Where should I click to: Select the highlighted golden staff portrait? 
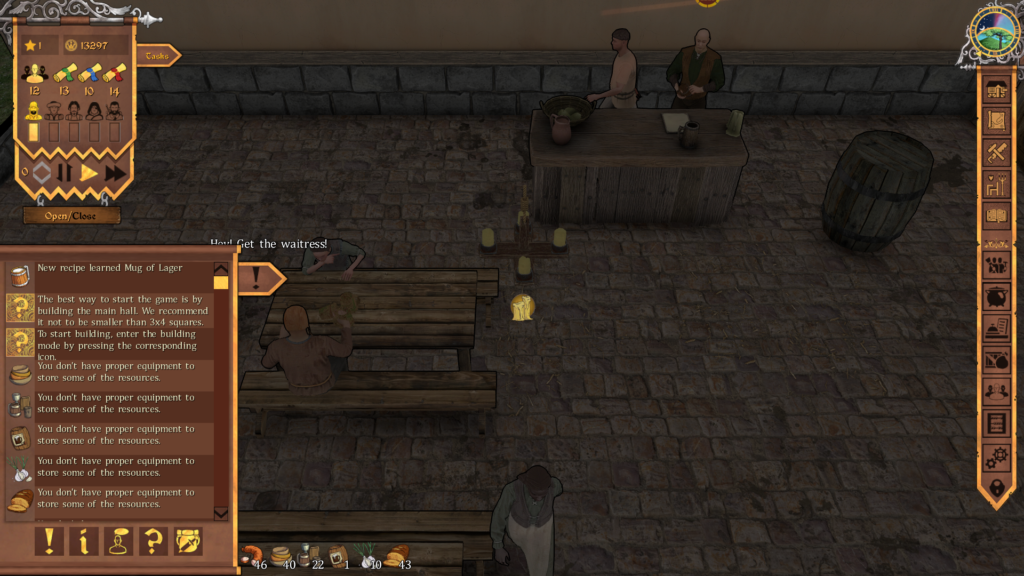coord(33,110)
